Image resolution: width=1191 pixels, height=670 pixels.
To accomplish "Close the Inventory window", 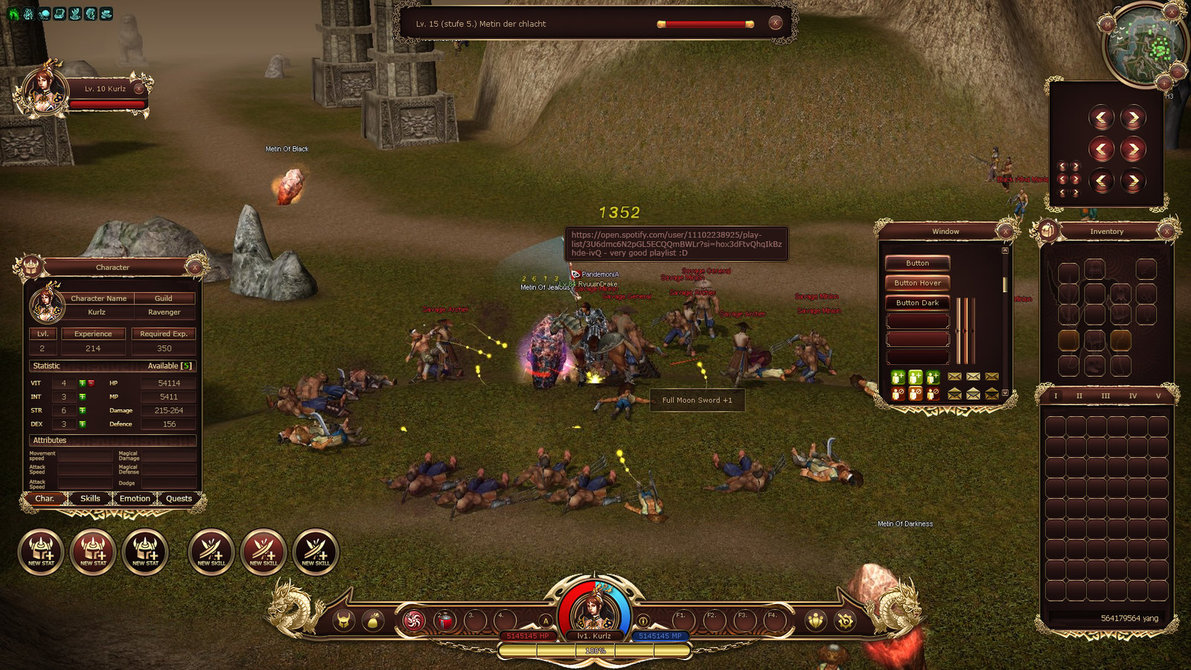I will click(1166, 231).
